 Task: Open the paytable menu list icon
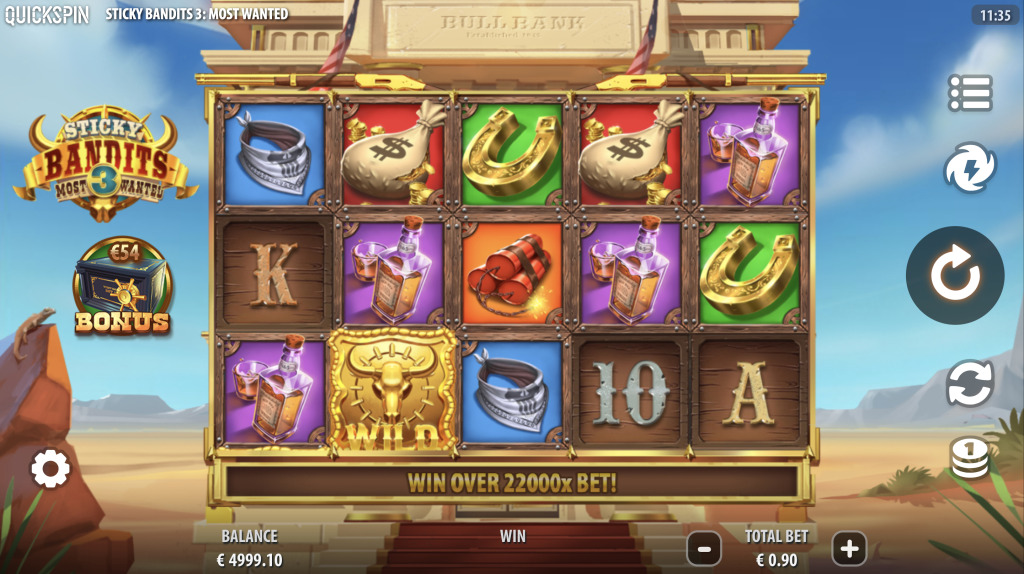click(x=970, y=93)
